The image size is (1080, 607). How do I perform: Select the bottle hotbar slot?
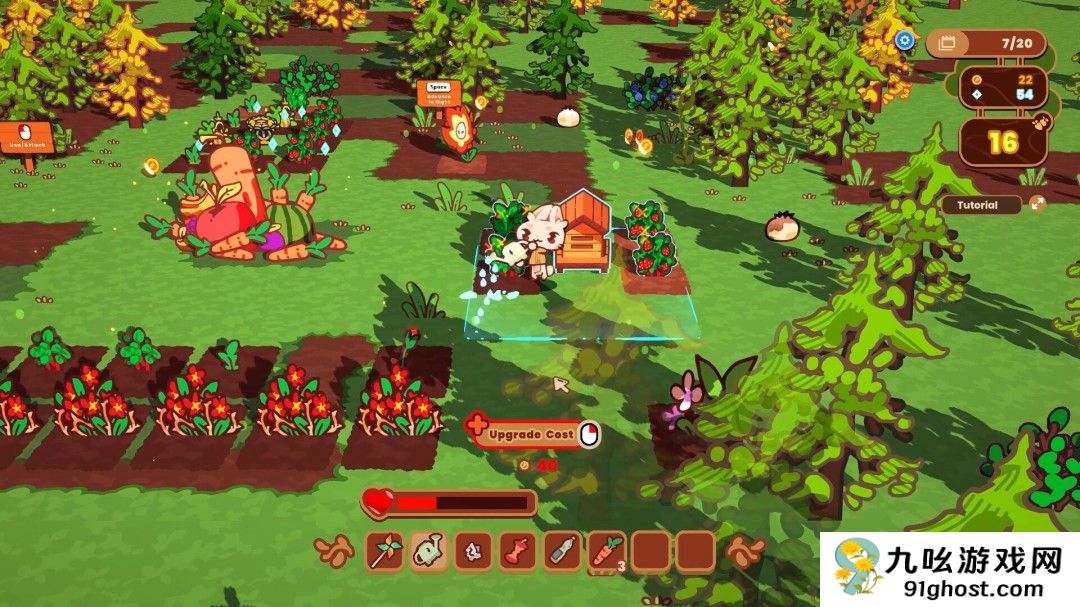point(562,551)
